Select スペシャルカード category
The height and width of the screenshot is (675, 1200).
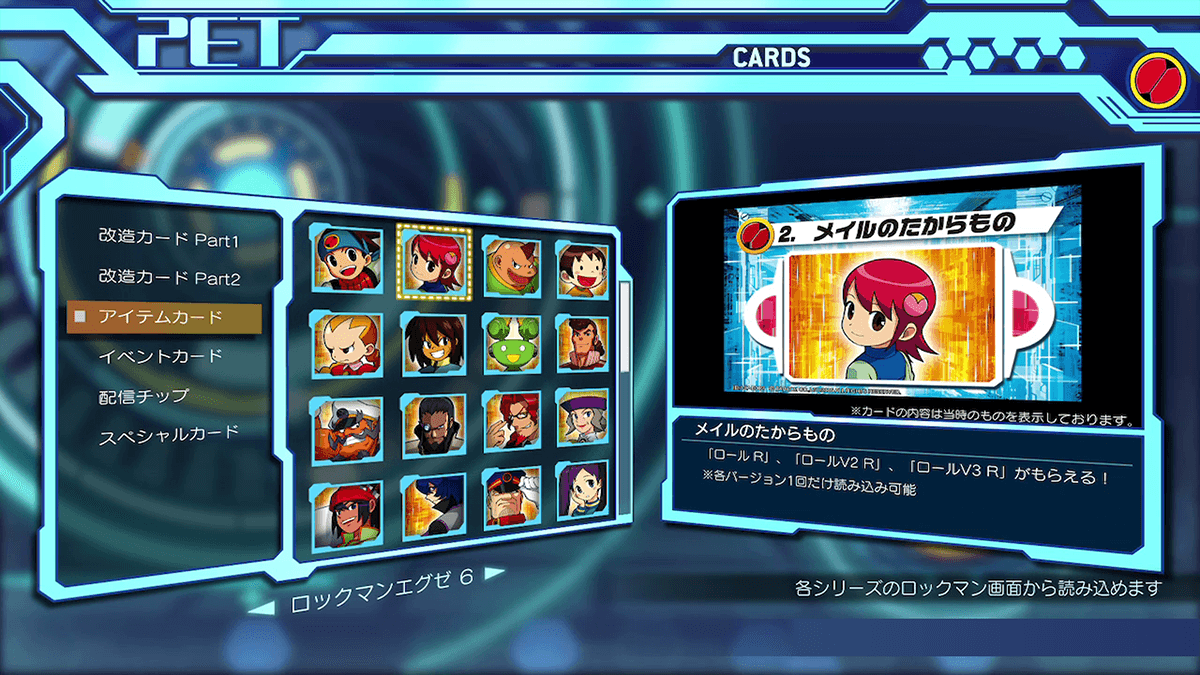(x=169, y=436)
